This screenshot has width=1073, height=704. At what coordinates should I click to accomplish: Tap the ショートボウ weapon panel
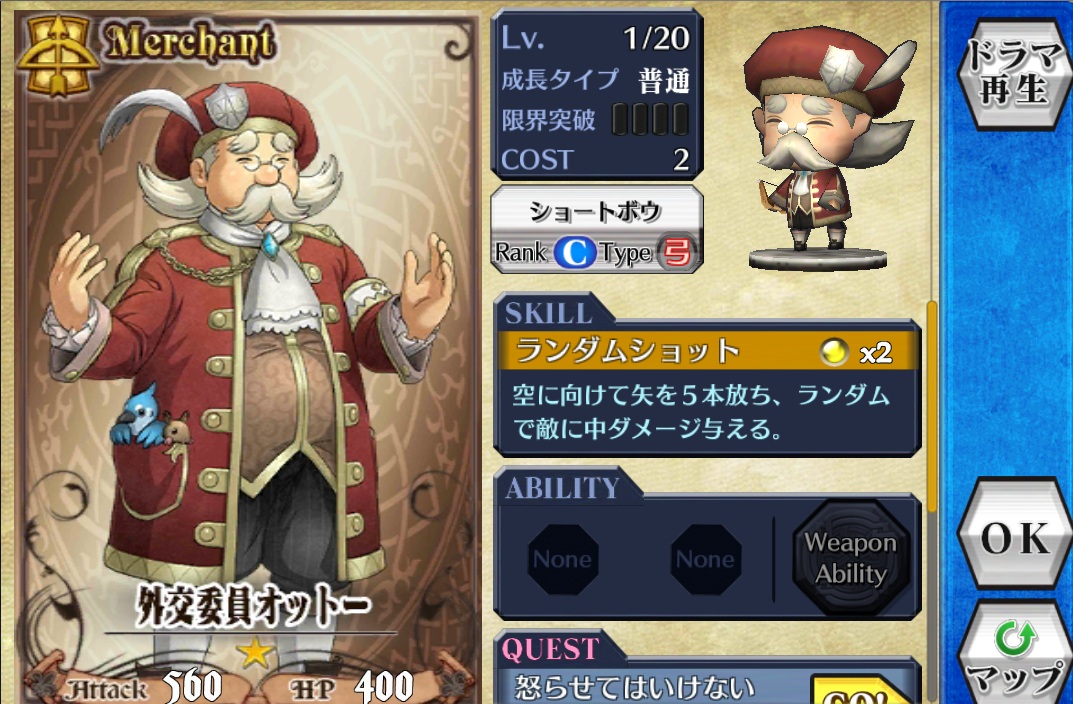click(x=596, y=230)
